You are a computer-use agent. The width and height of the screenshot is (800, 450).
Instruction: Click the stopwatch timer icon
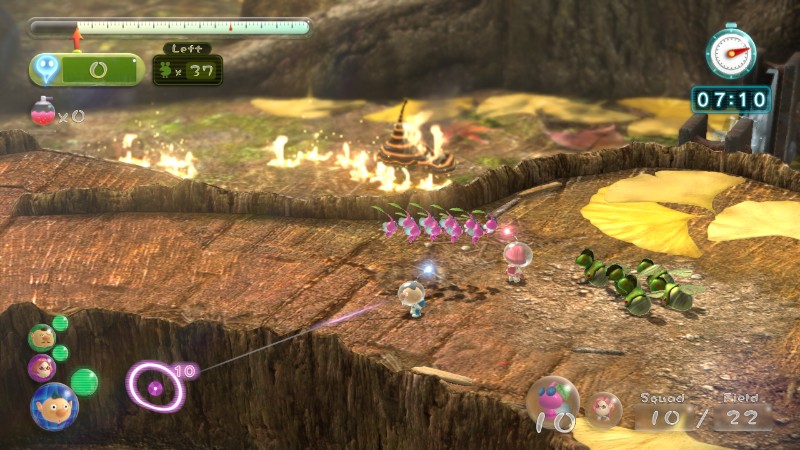pos(731,50)
